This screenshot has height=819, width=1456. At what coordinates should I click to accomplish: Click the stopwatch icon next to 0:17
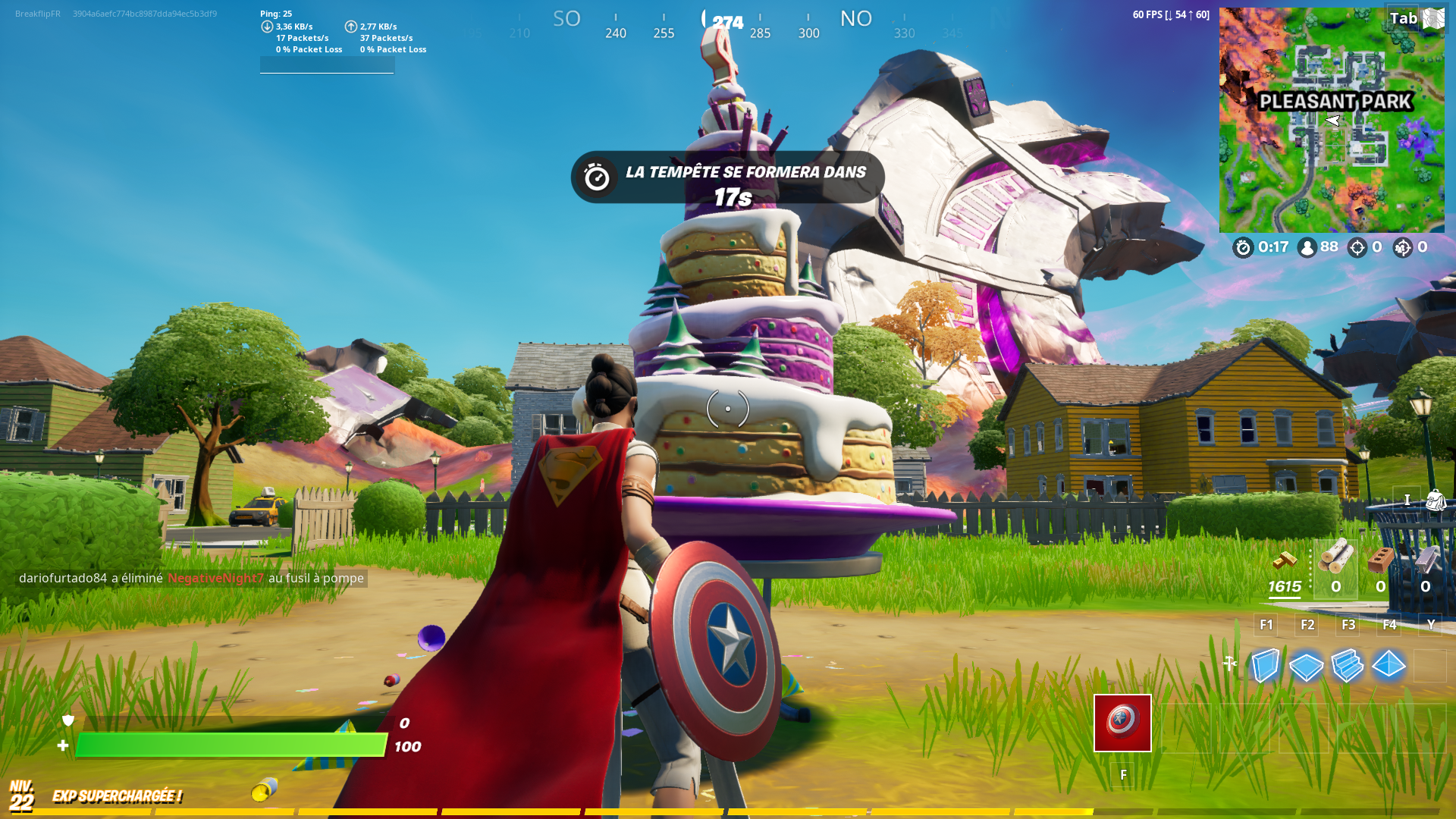coord(1244,248)
